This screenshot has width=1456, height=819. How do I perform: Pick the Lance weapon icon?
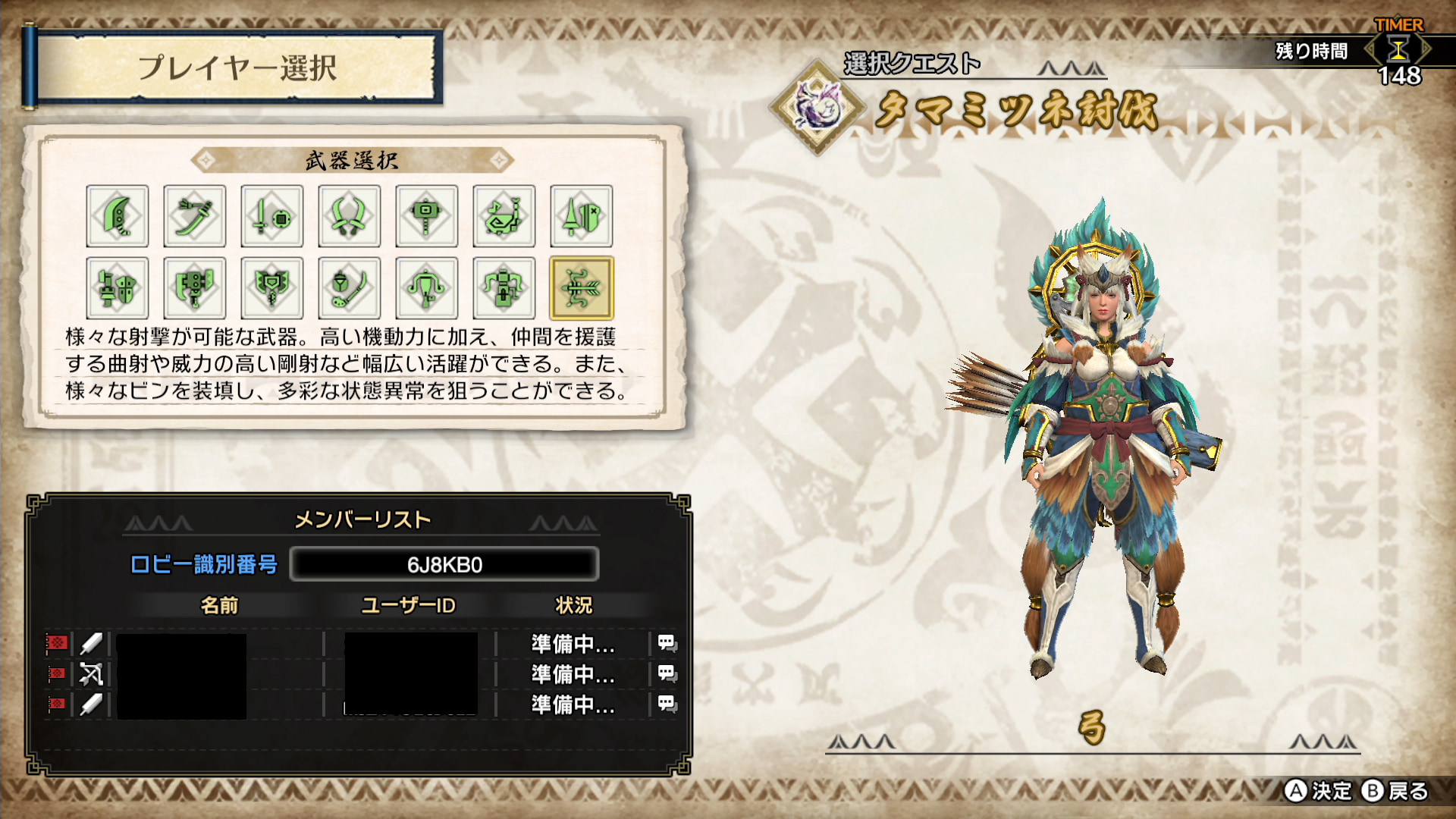pyautogui.click(x=582, y=216)
